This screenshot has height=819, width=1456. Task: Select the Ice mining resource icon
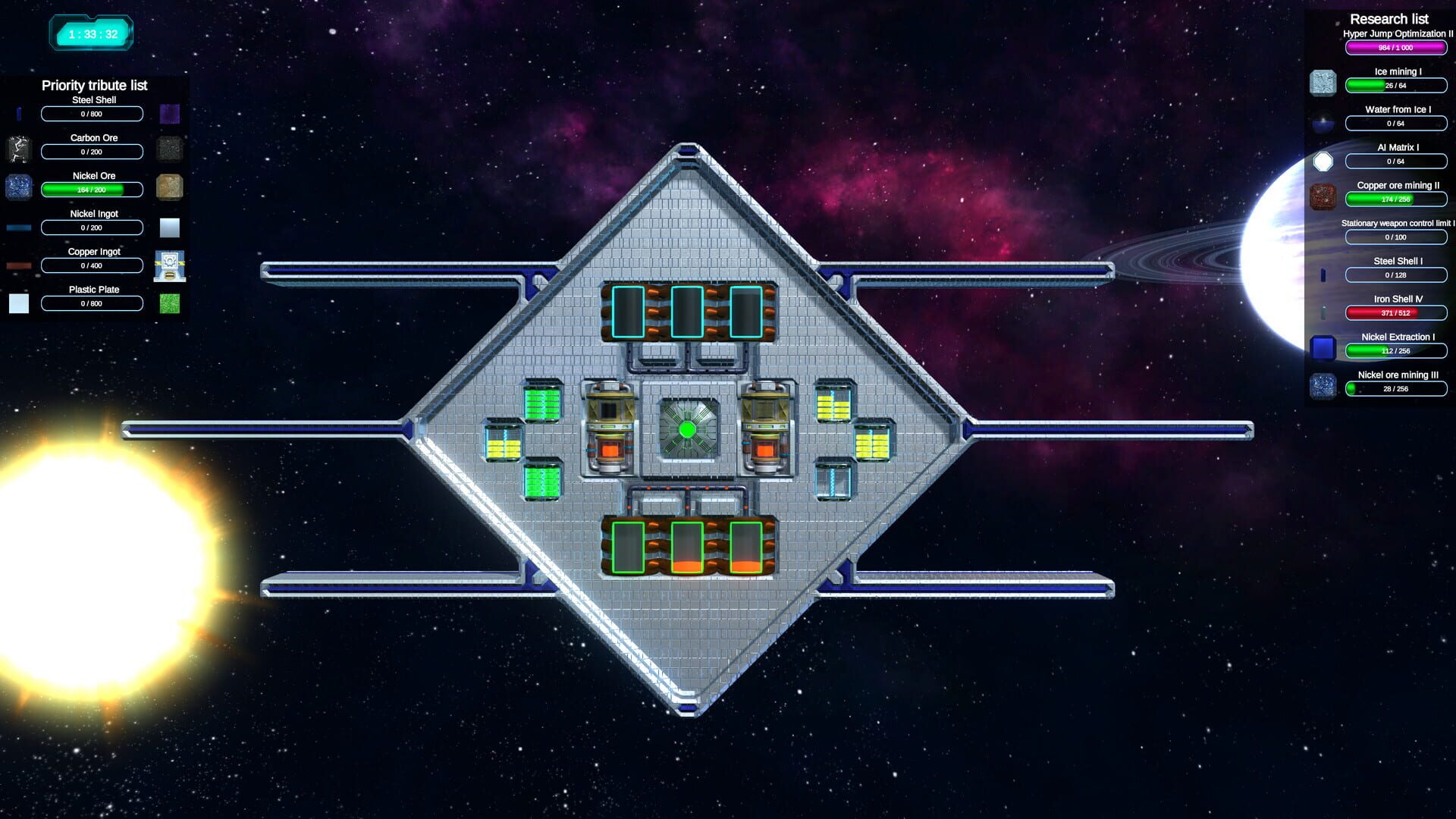(1323, 82)
